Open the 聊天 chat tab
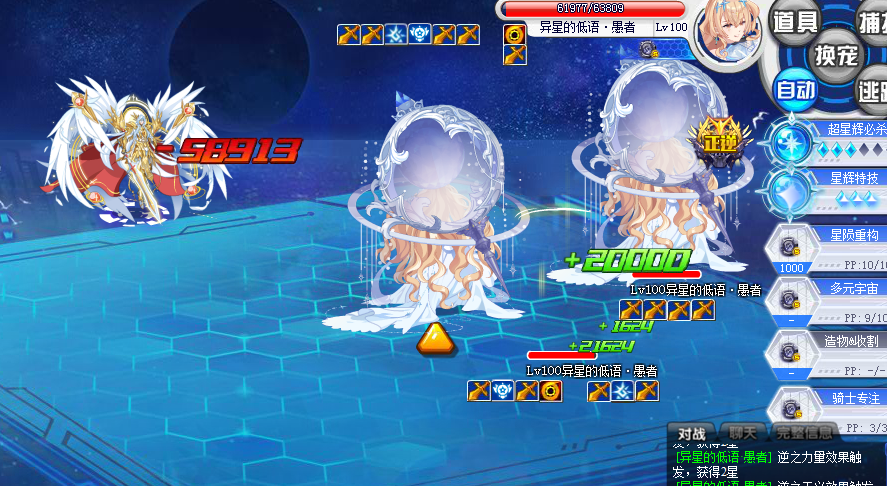Viewport: 887px width, 486px height. (742, 434)
